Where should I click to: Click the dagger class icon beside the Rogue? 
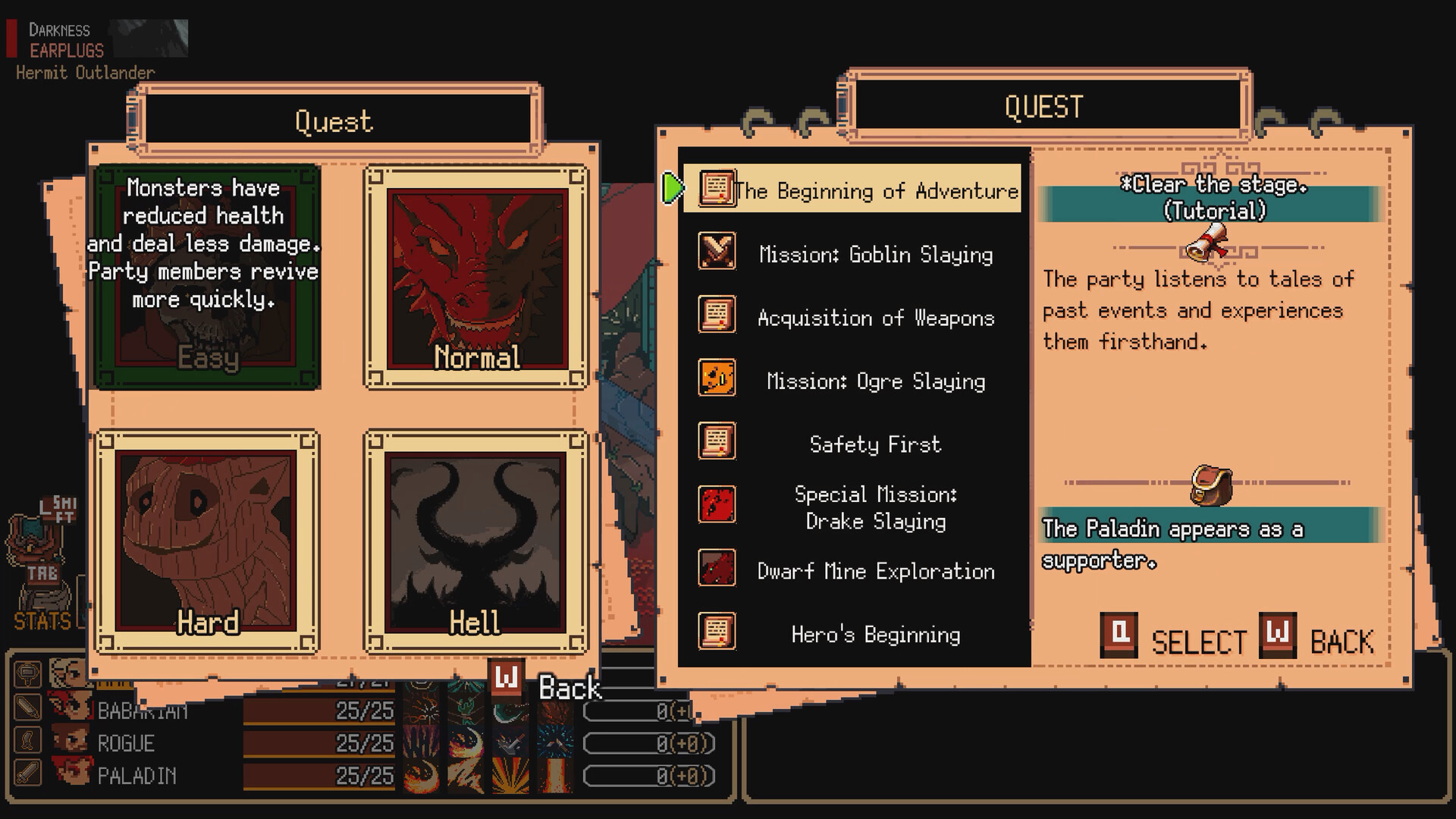[28, 739]
